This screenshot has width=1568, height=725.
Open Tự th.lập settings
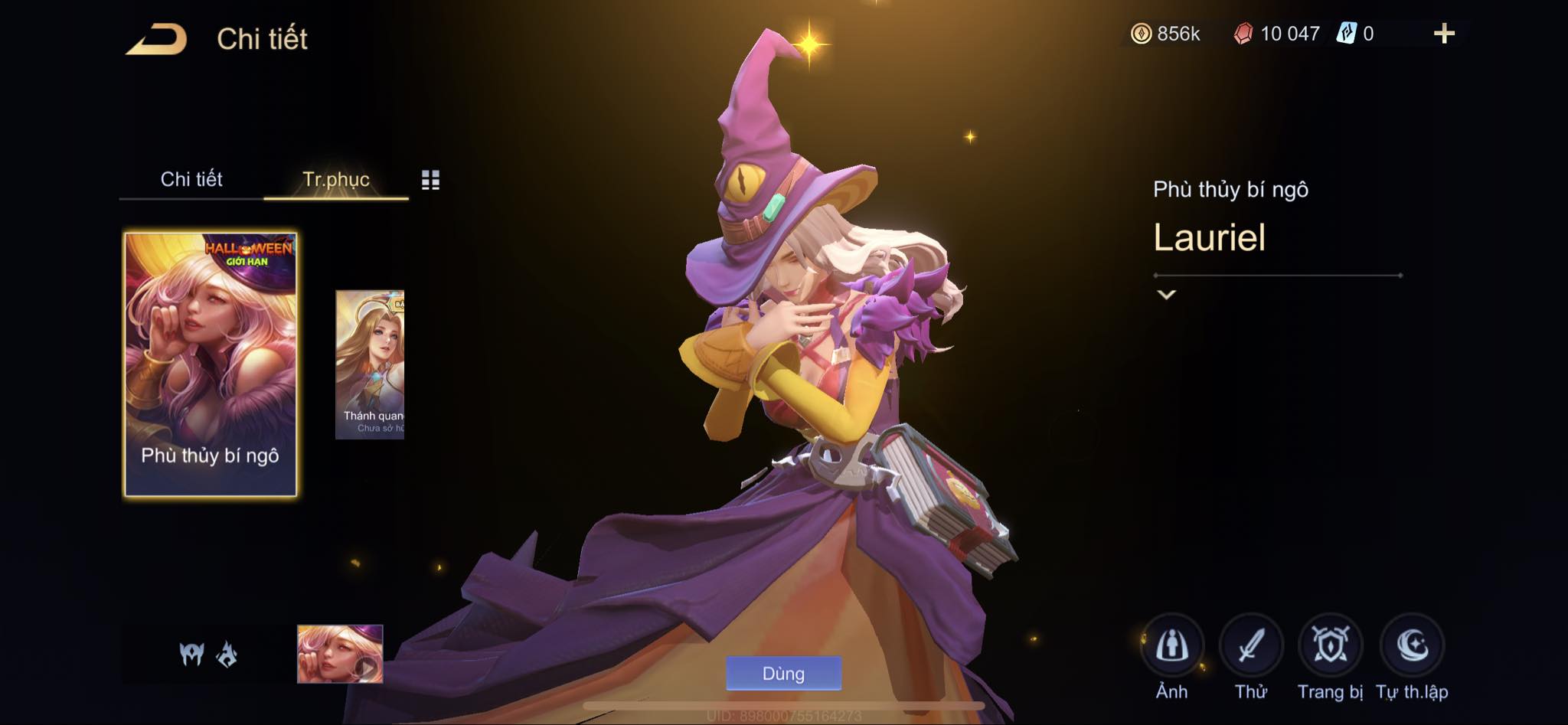click(x=1412, y=647)
